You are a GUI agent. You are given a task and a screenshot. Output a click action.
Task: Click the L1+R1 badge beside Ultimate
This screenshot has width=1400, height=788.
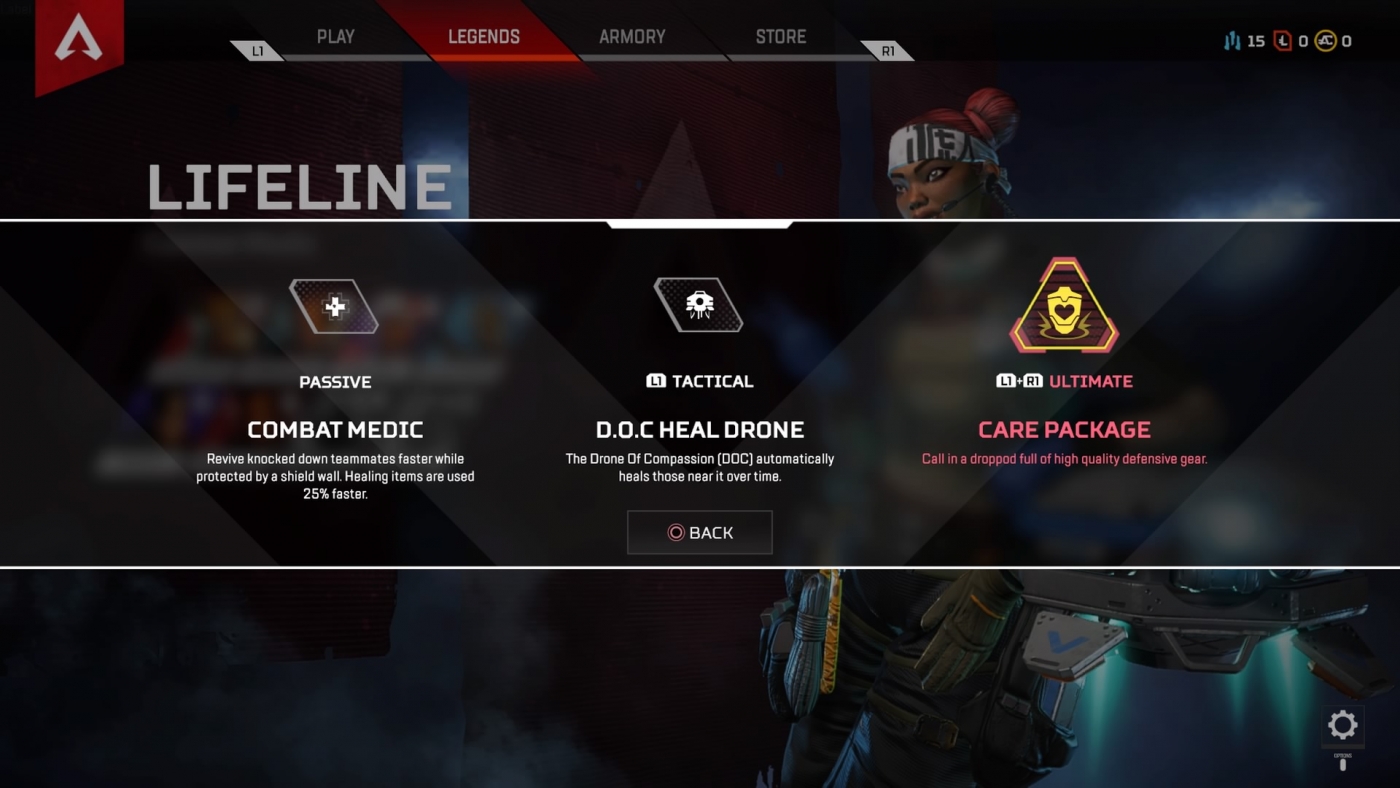[1021, 381]
